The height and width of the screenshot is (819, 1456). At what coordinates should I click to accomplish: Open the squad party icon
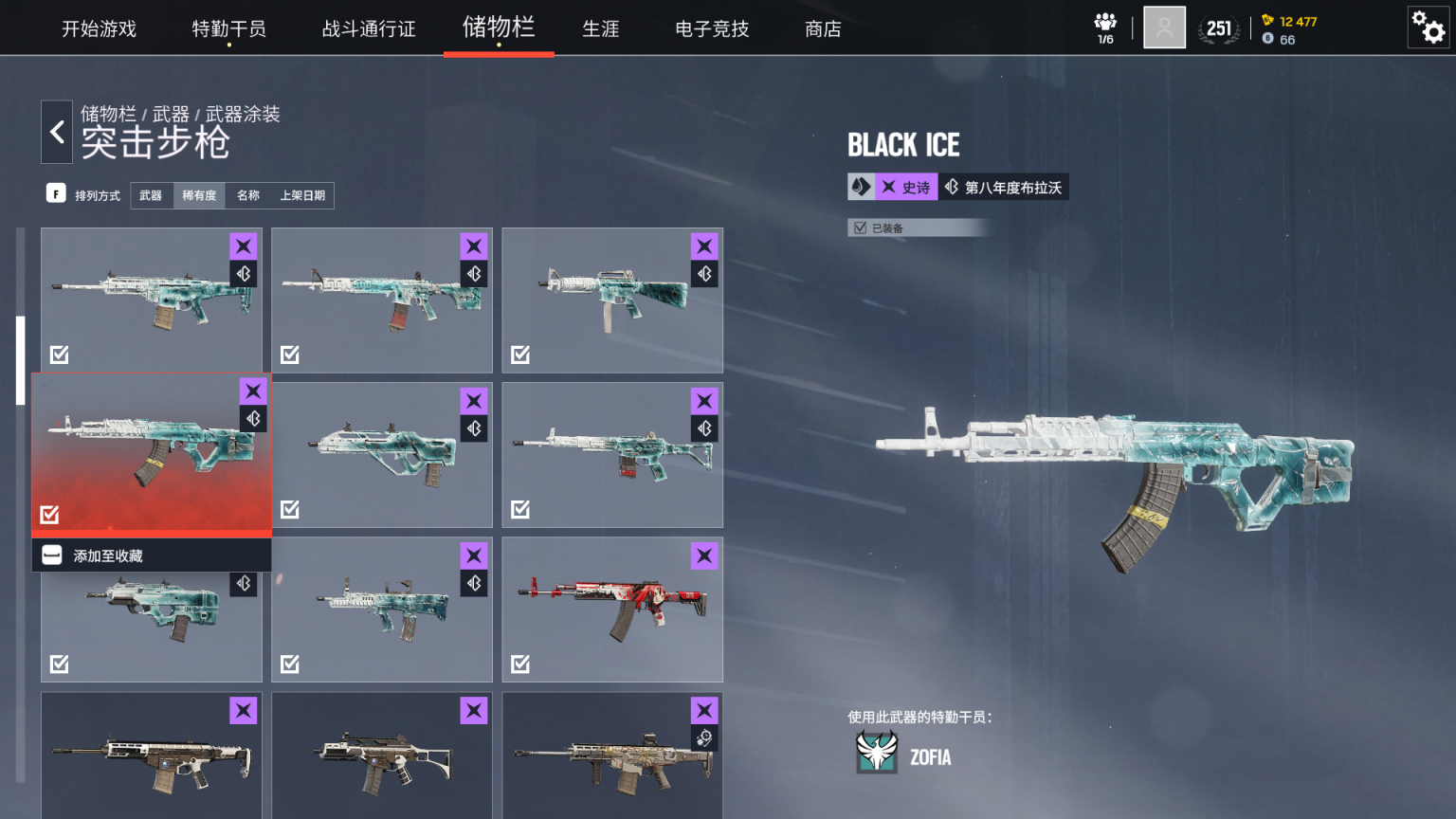[x=1105, y=27]
